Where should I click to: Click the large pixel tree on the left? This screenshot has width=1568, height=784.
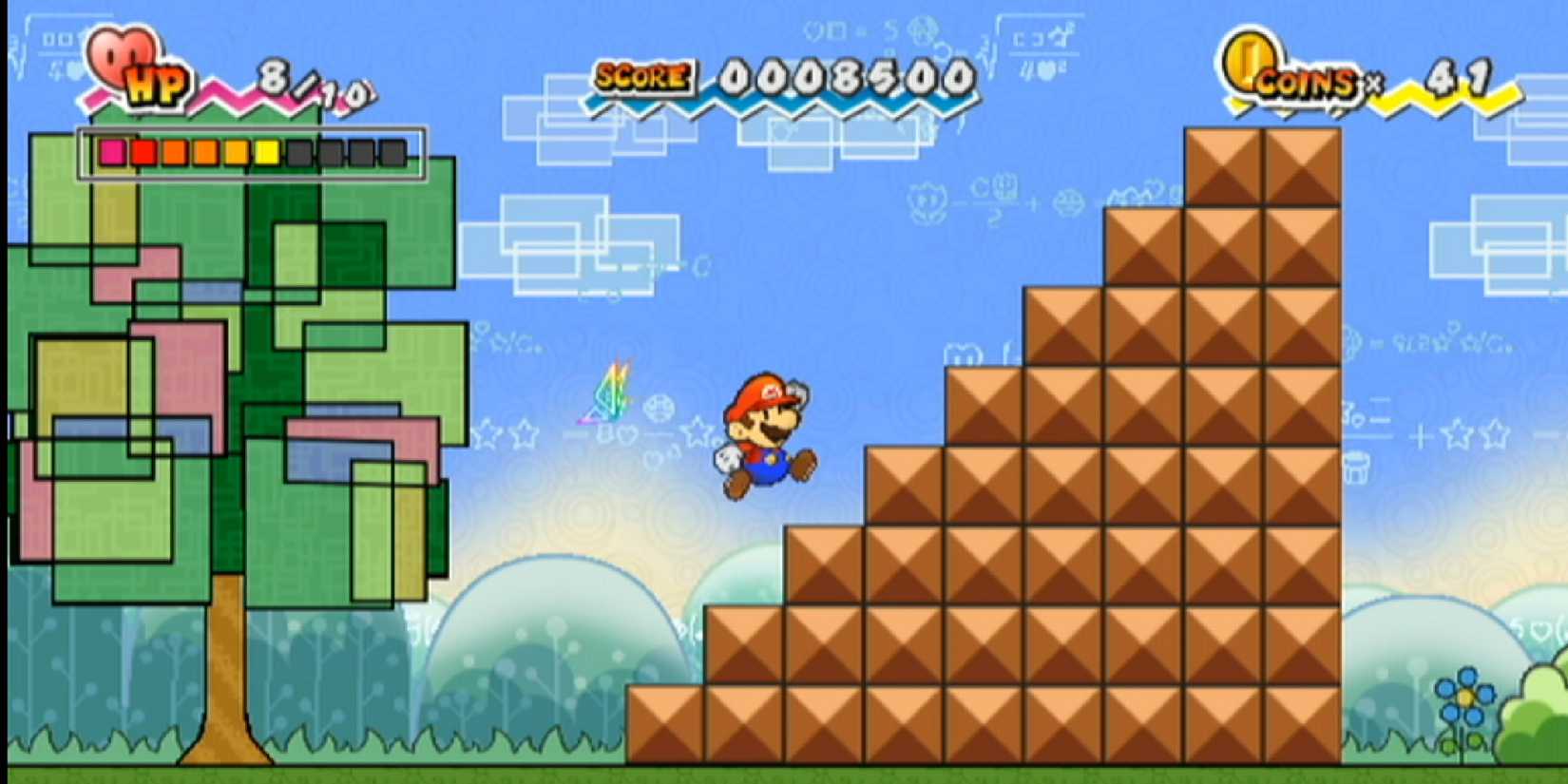238,380
